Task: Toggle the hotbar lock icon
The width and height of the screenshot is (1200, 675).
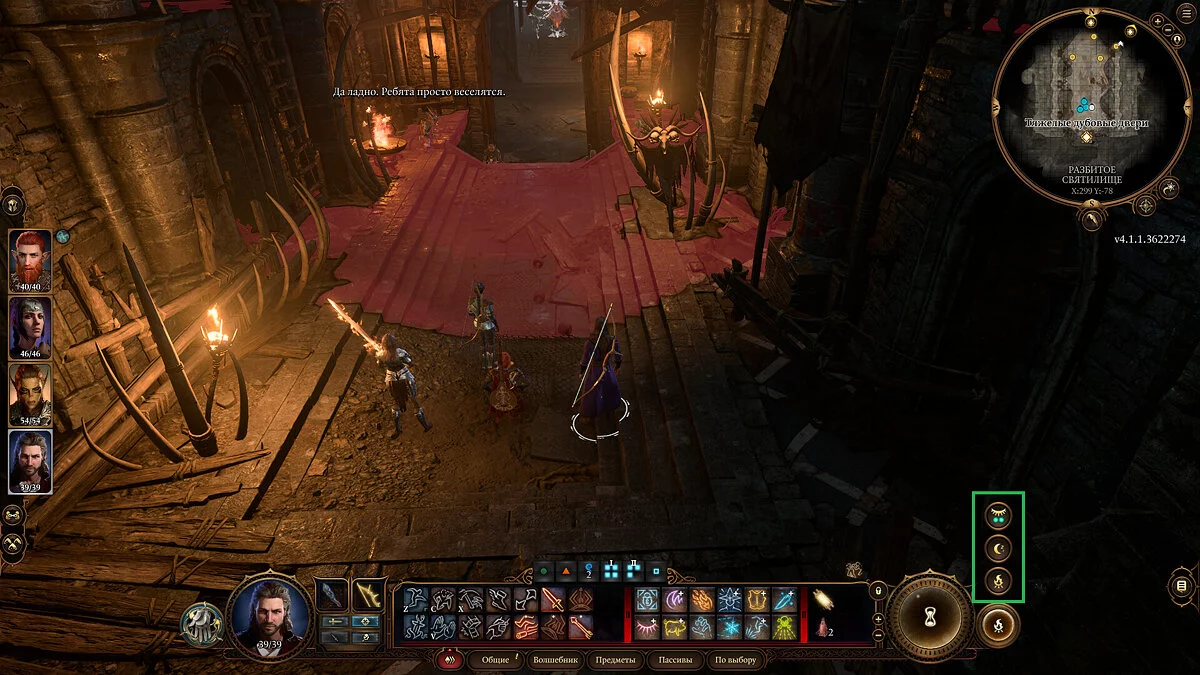Action: (878, 591)
